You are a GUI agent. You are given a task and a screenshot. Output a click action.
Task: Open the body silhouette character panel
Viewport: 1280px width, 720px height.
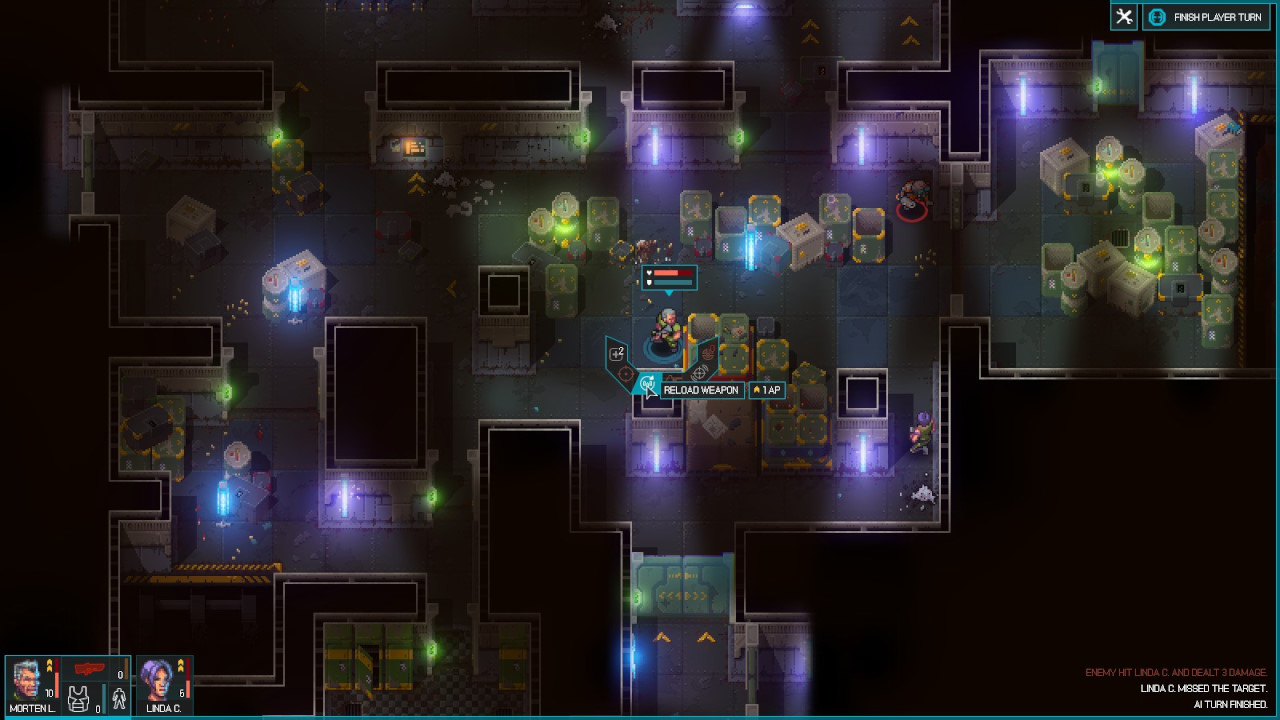coord(119,700)
